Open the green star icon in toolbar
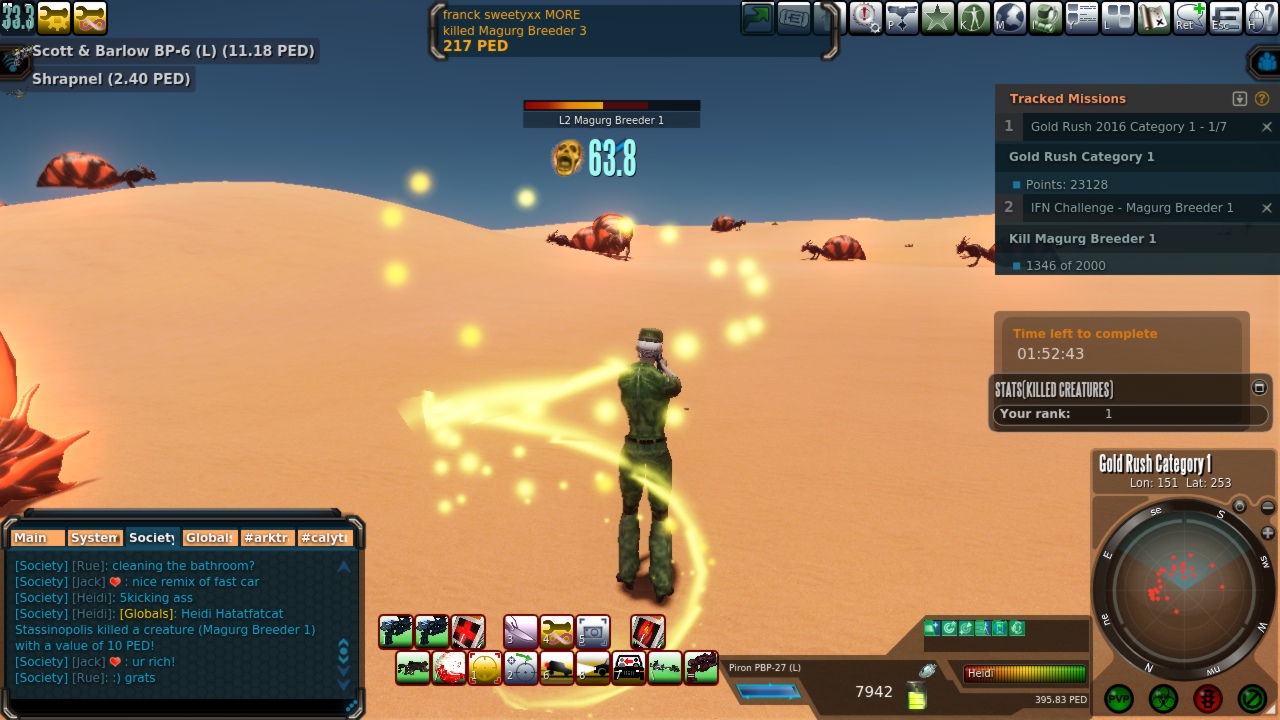This screenshot has height=720, width=1280. tap(937, 17)
